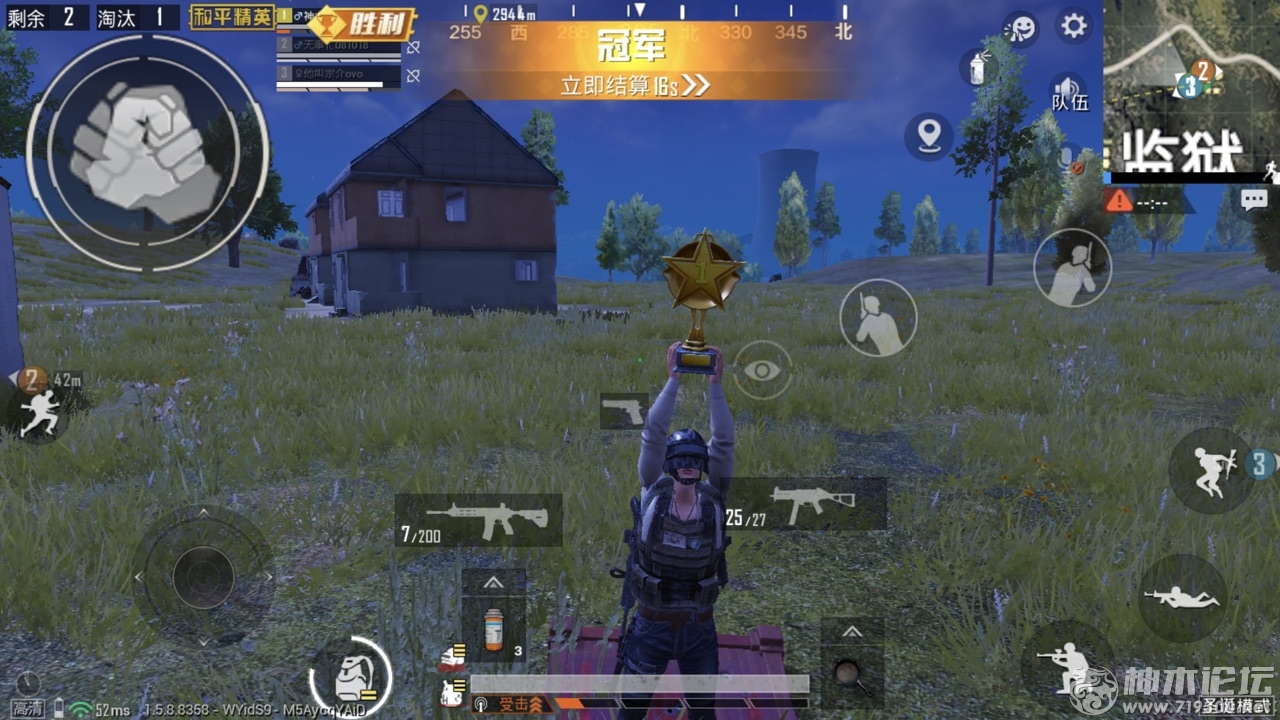Toggle the eye free-look button
The width and height of the screenshot is (1280, 720).
[x=762, y=370]
